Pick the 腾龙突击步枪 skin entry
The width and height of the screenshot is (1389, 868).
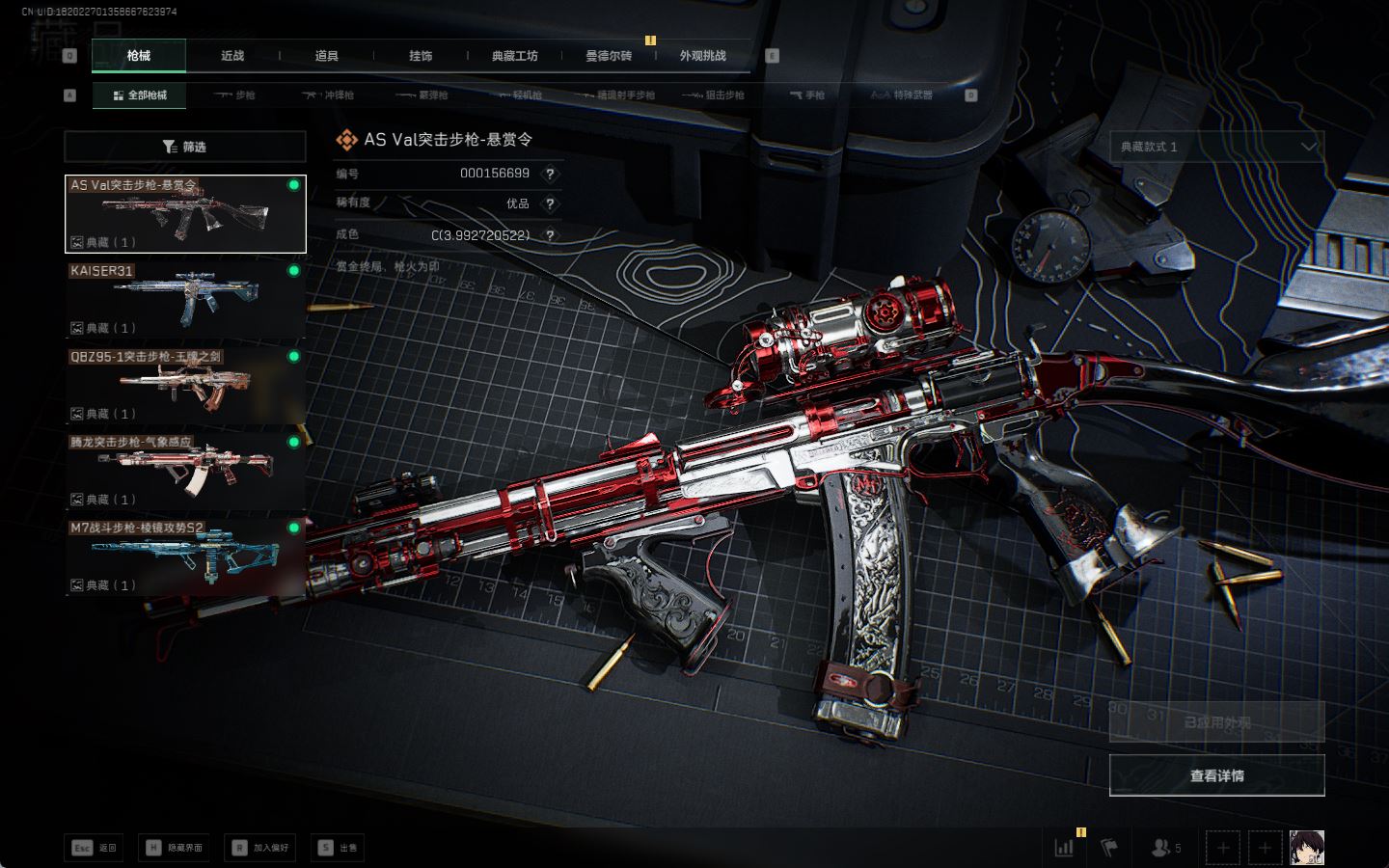click(x=184, y=471)
